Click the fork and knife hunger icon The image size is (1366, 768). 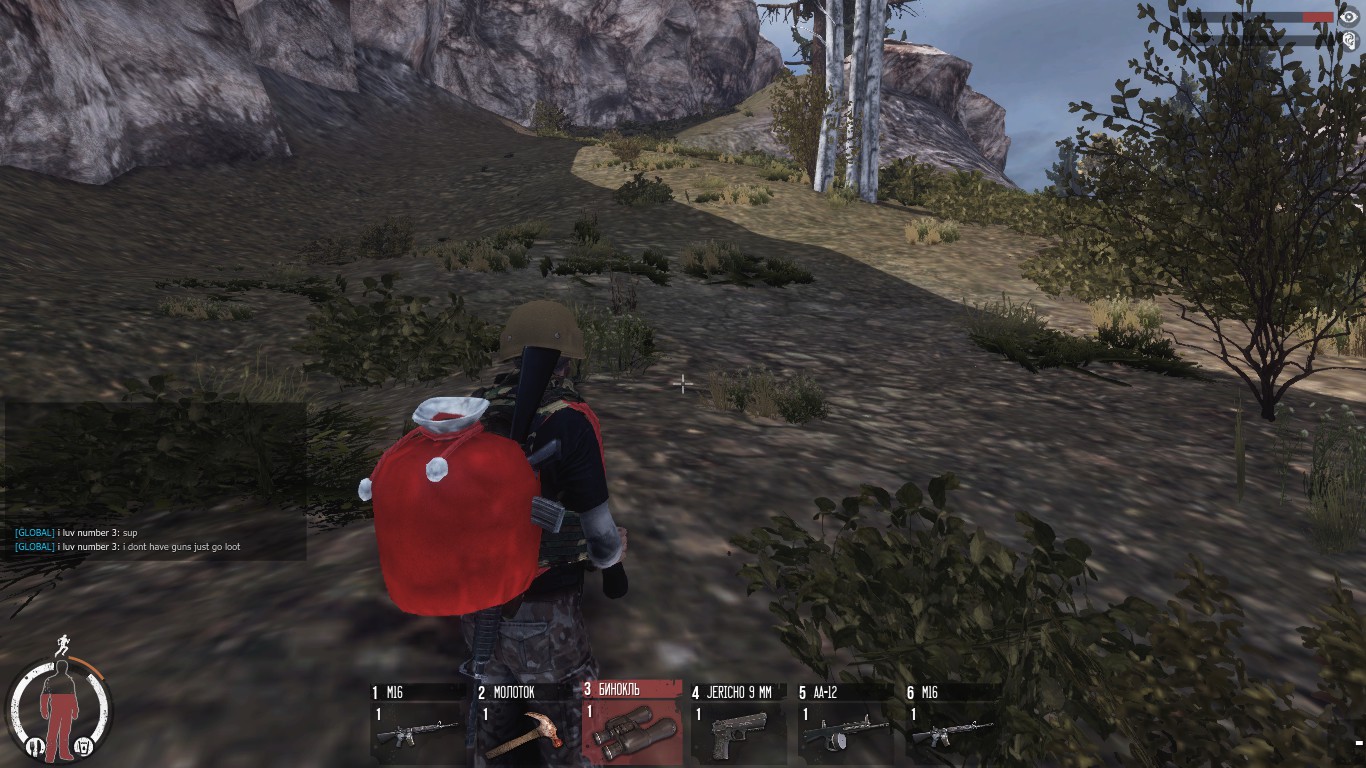(35, 745)
